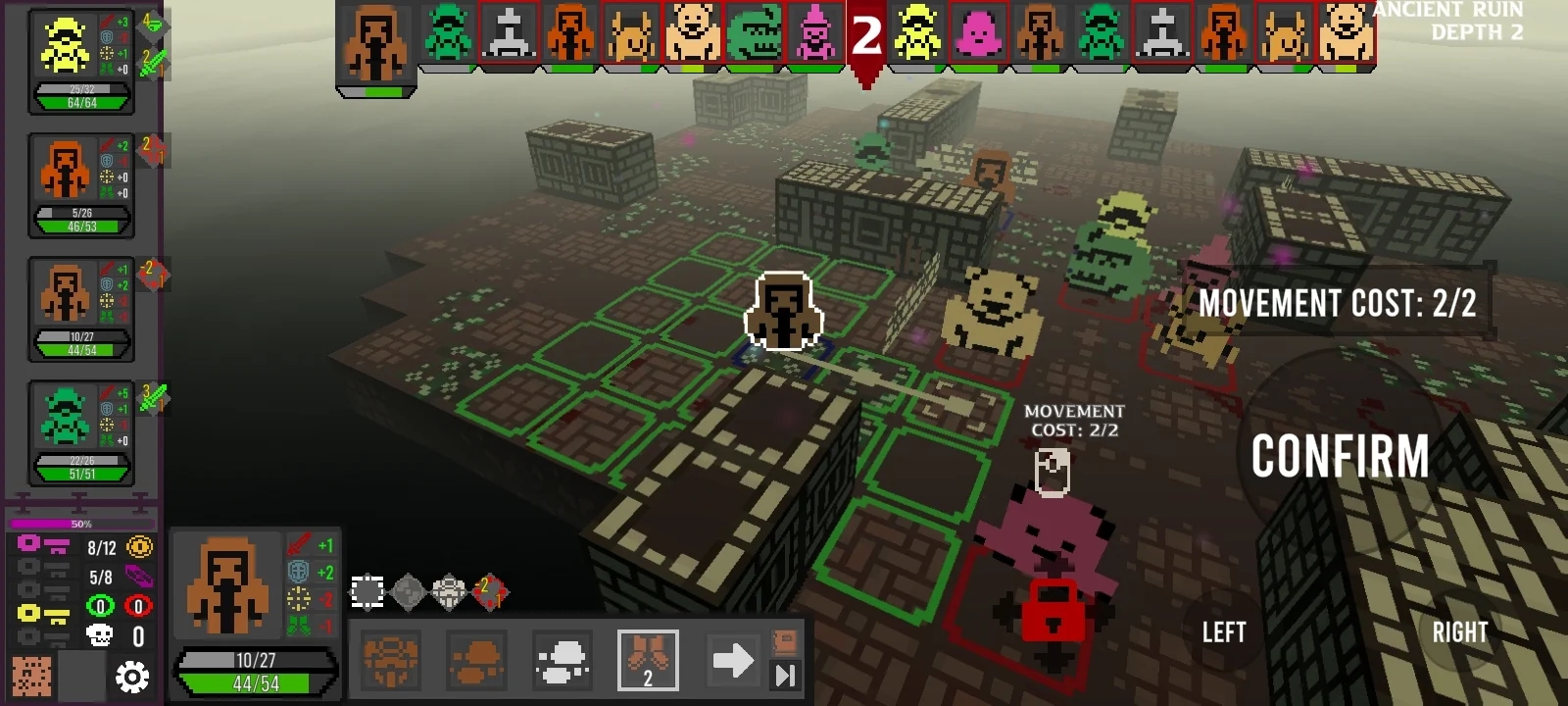Confirm the movement
The height and width of the screenshot is (706, 1568).
(1340, 457)
